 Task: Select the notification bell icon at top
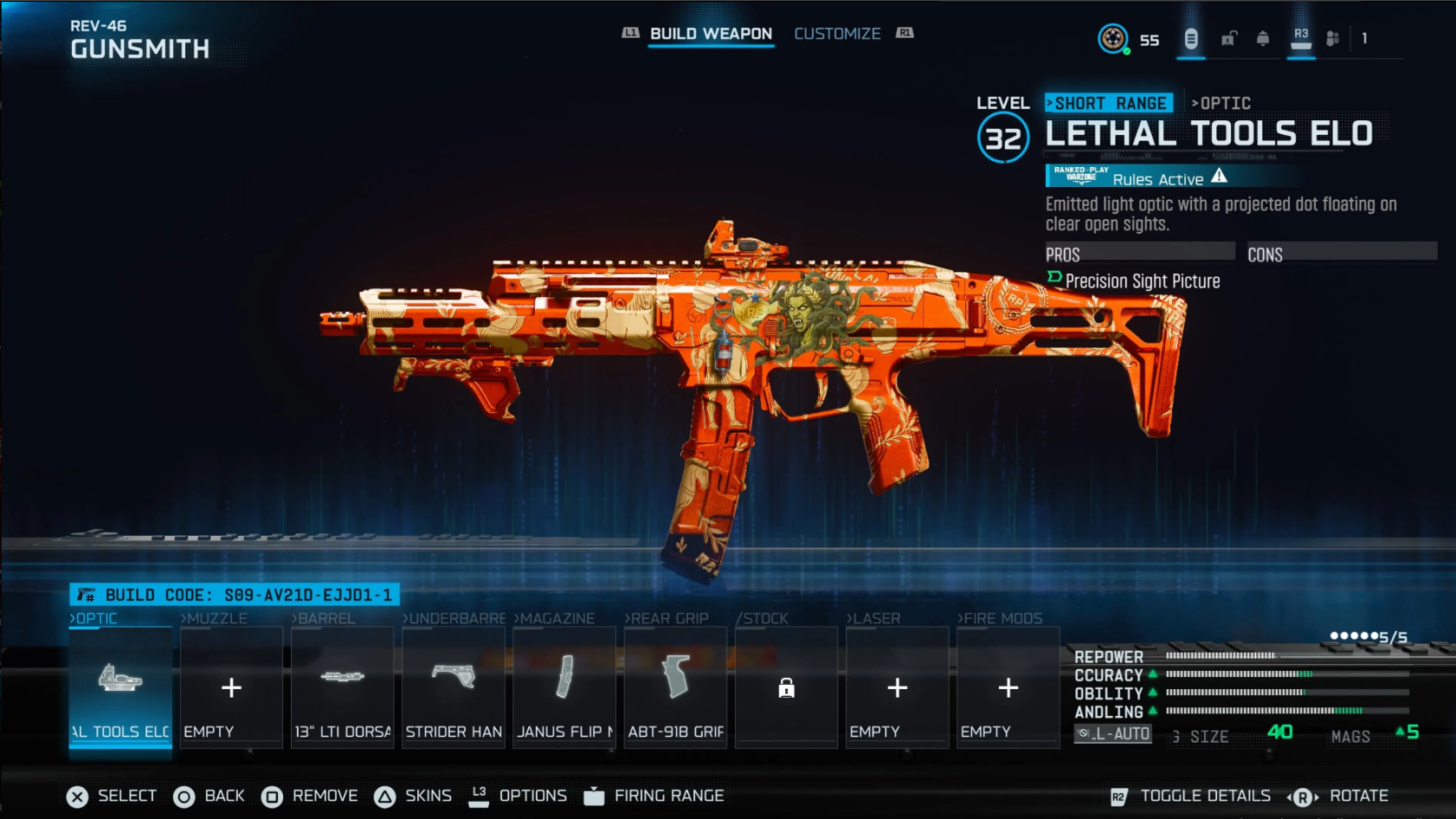(1262, 38)
